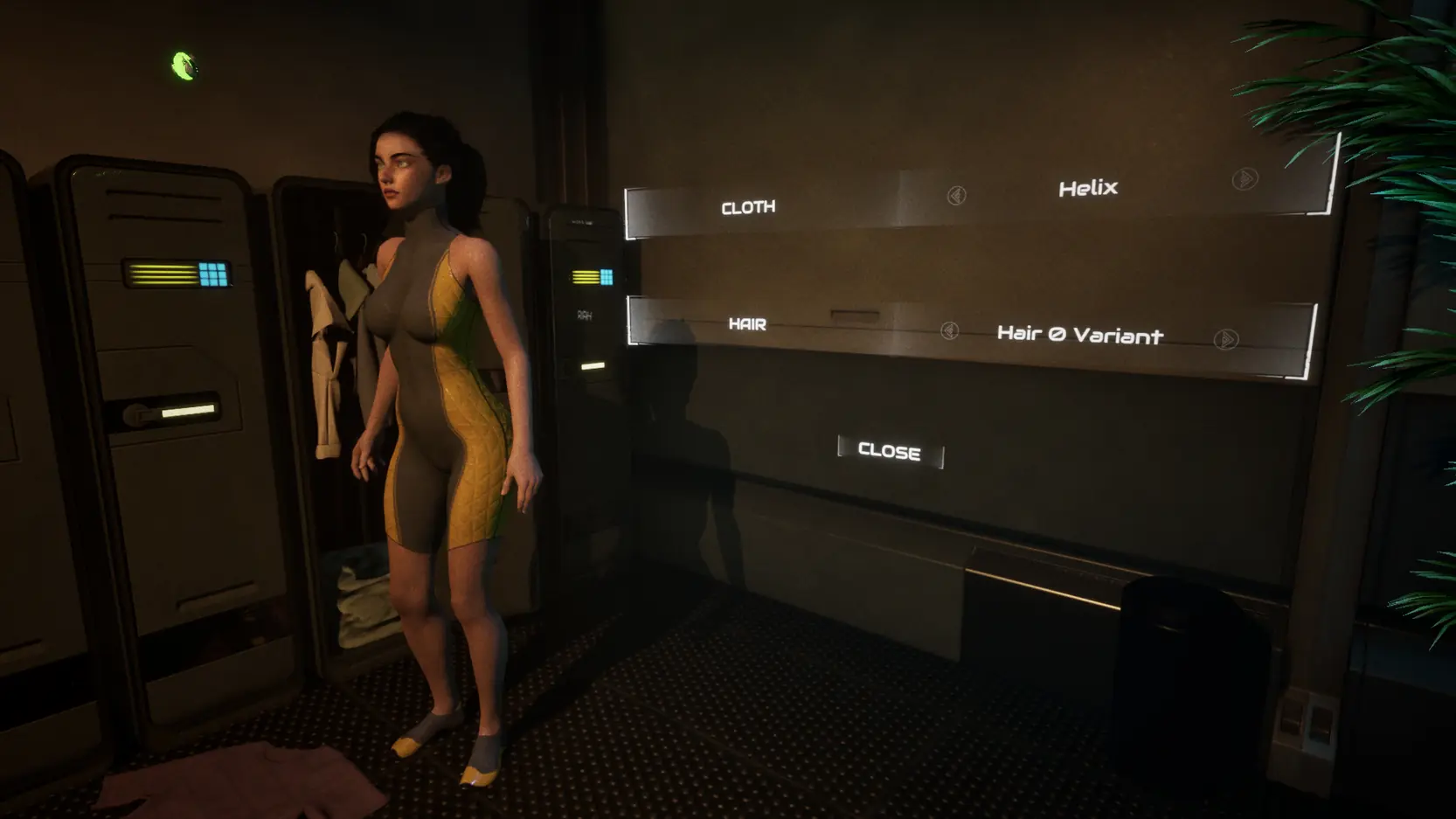The height and width of the screenshot is (819, 1456).
Task: Choose the previous hair variant
Action: 950,330
